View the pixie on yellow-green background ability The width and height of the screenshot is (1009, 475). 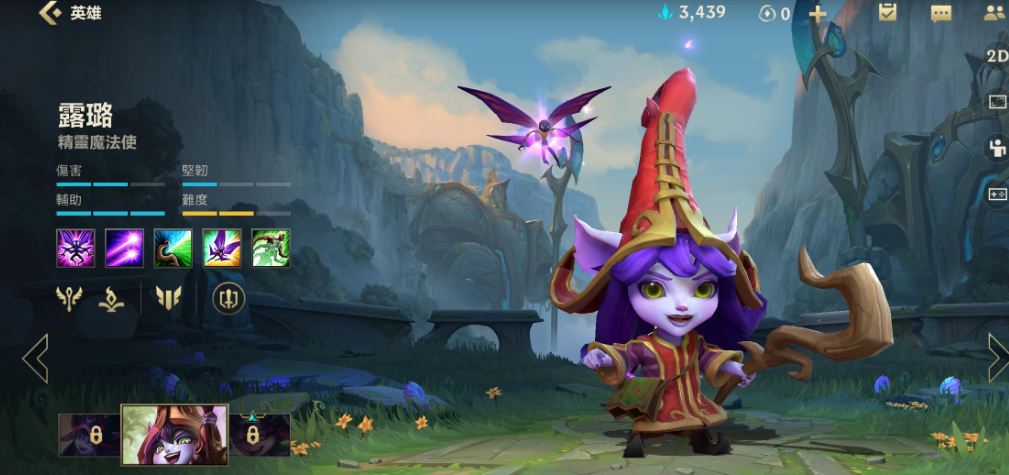point(222,248)
